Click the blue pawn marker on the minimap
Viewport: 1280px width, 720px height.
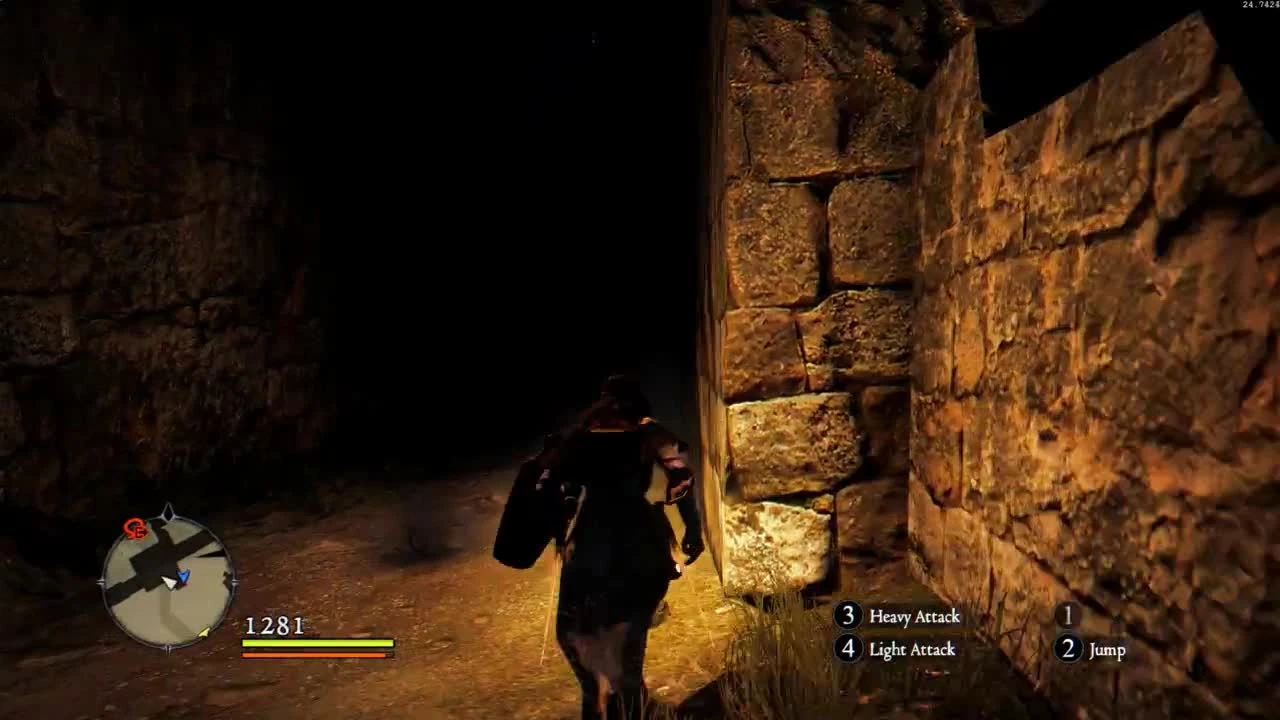(183, 577)
